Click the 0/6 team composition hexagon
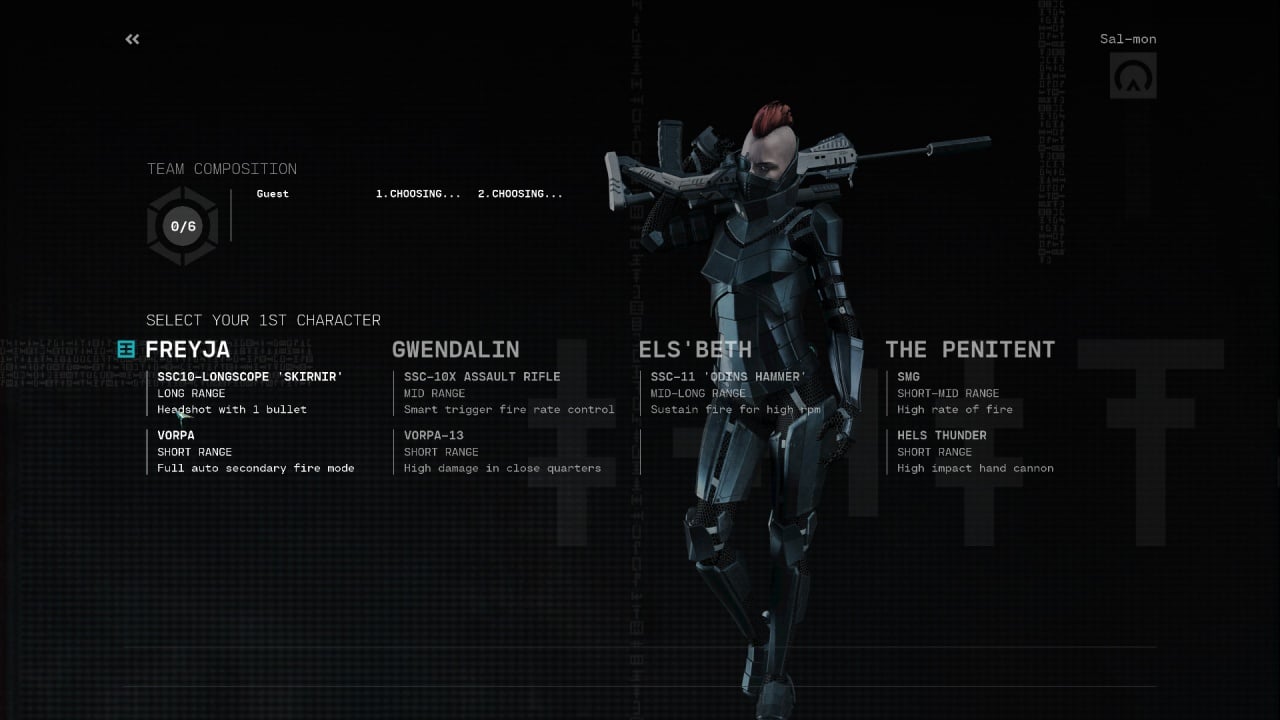The image size is (1280, 720). (182, 226)
